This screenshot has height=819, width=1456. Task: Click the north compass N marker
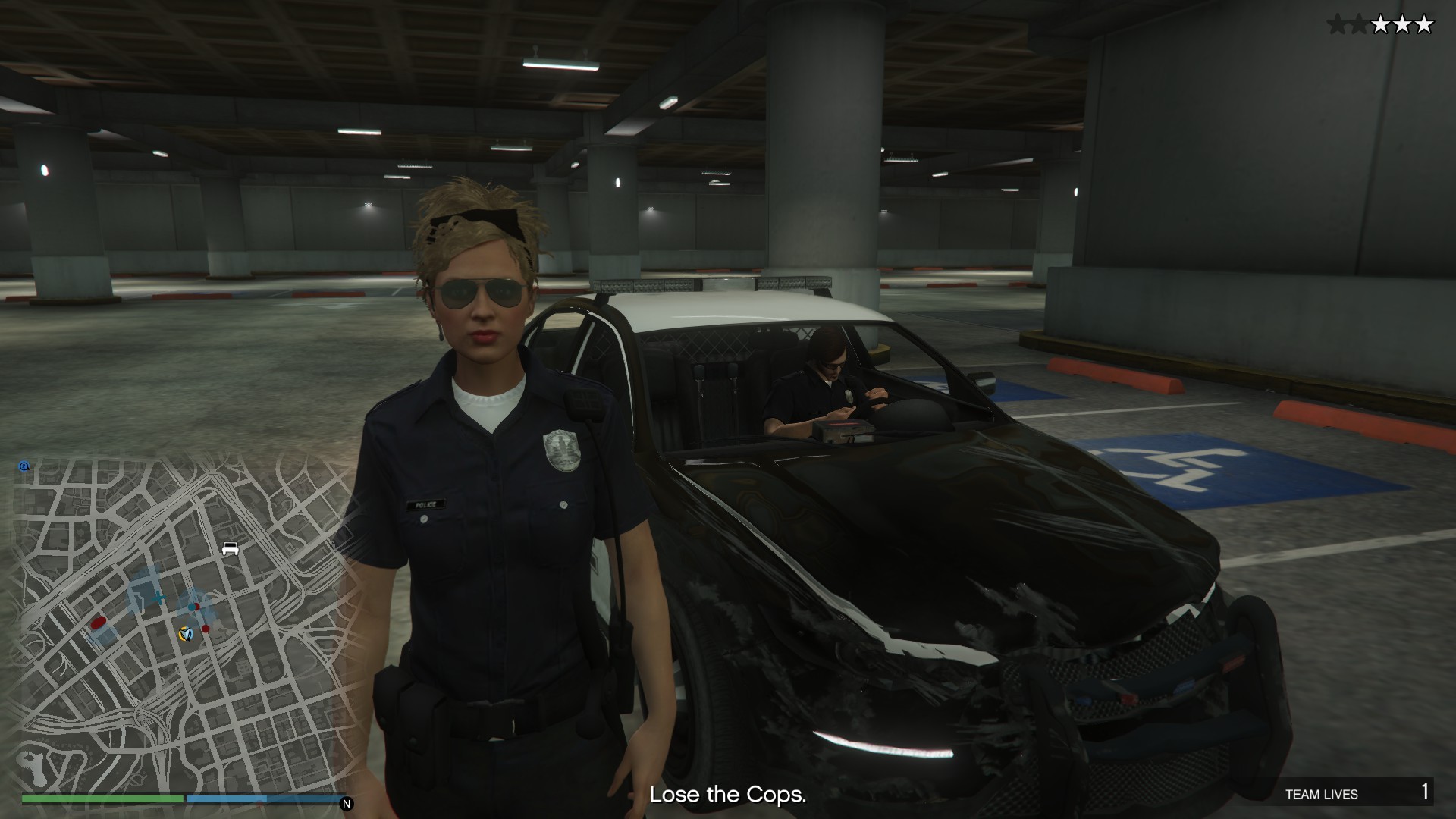[347, 804]
